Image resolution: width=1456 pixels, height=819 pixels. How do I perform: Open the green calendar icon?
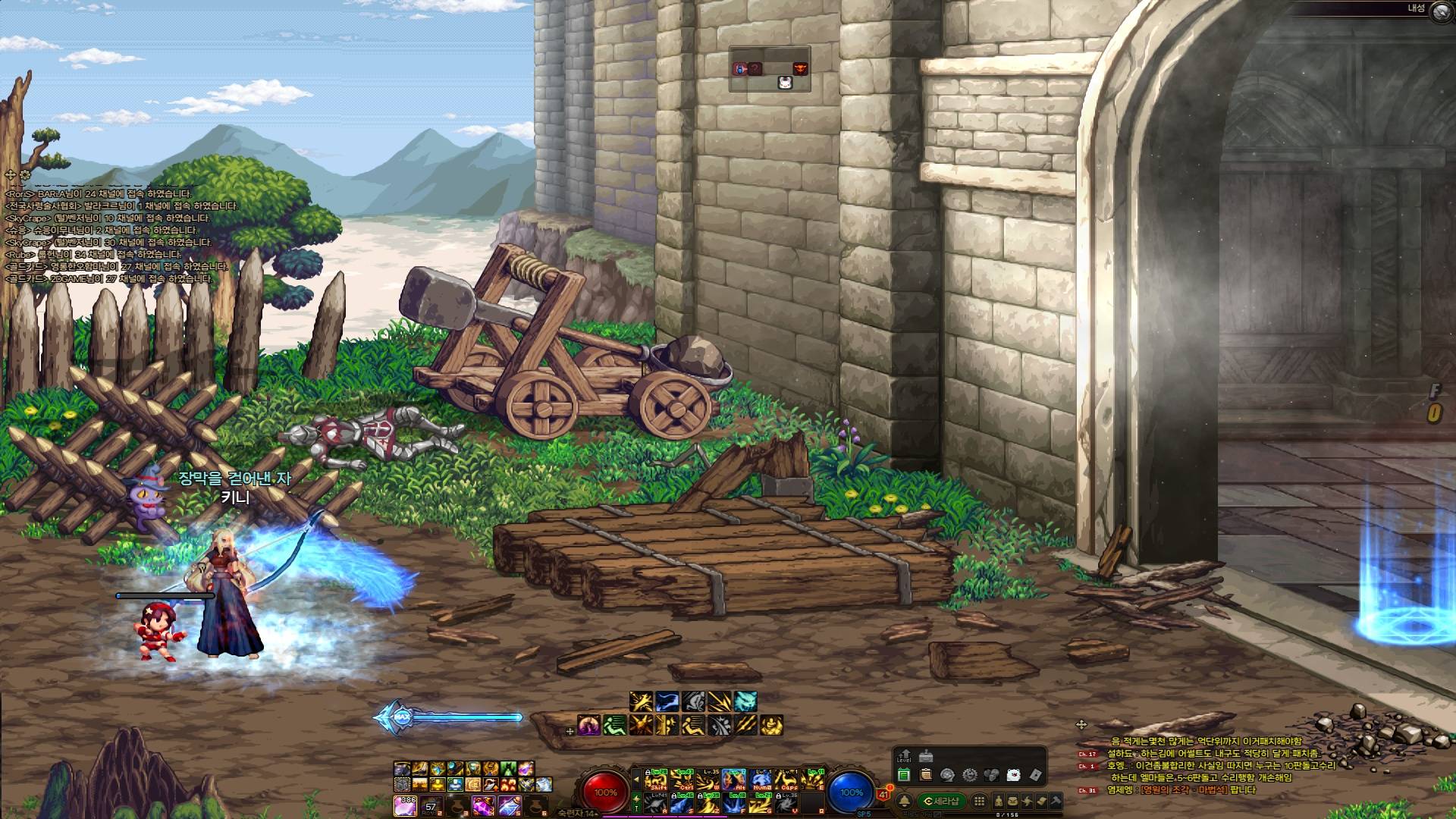point(903,775)
